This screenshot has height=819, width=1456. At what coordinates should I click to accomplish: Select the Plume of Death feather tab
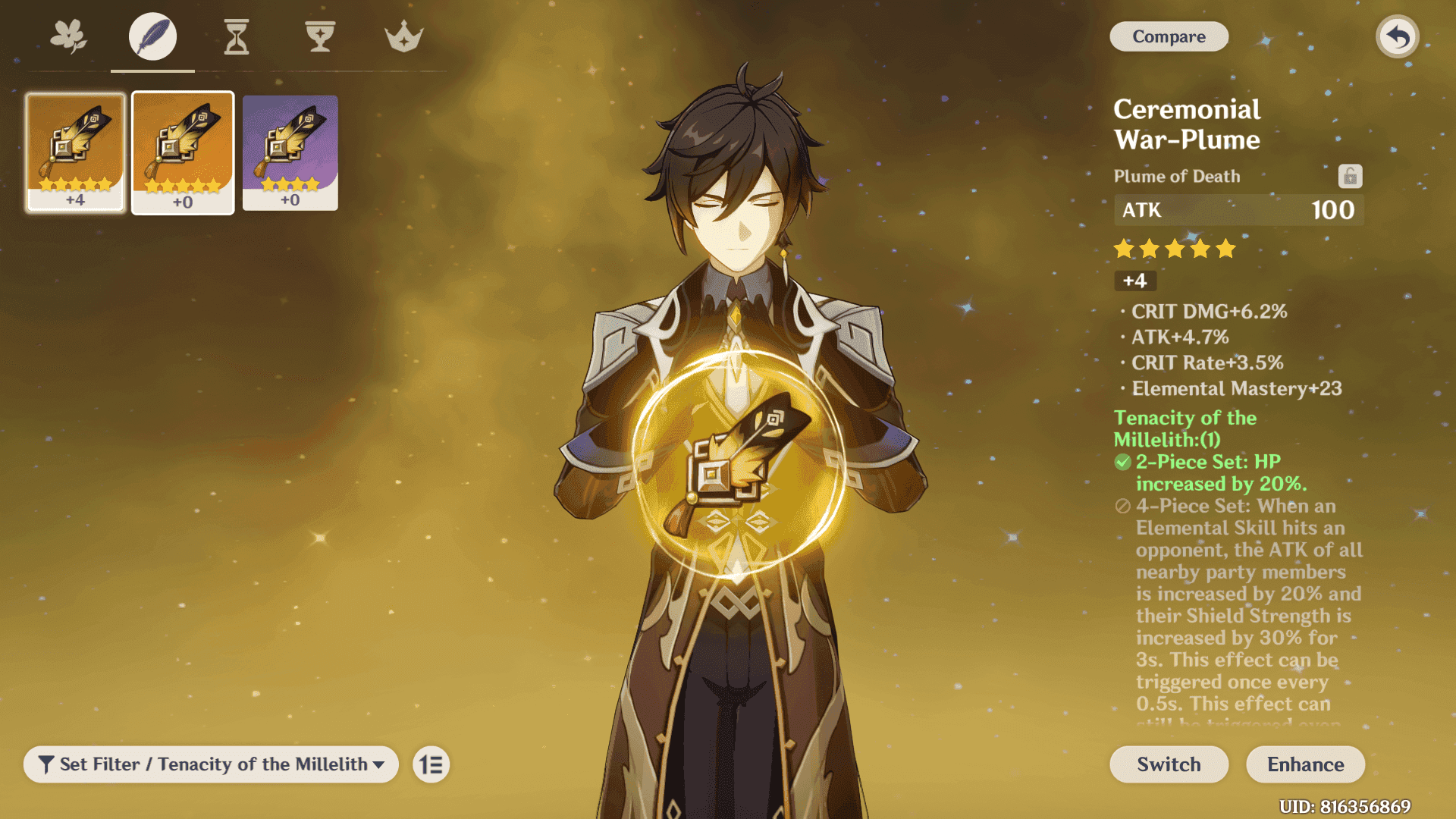pyautogui.click(x=152, y=36)
